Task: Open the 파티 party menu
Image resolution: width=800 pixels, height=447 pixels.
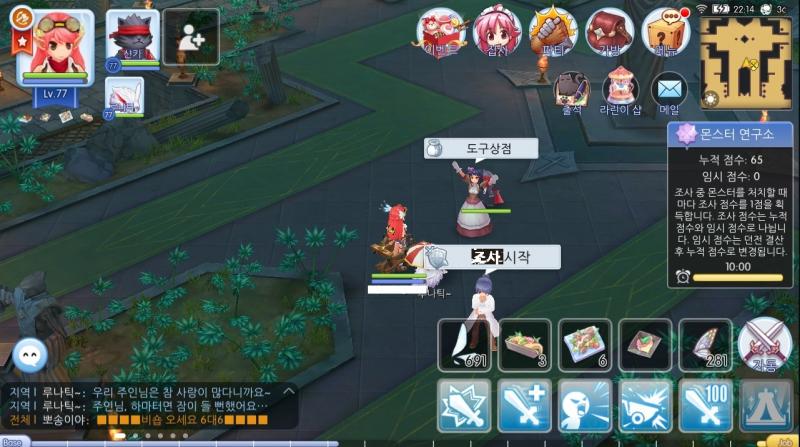Action: [553, 35]
